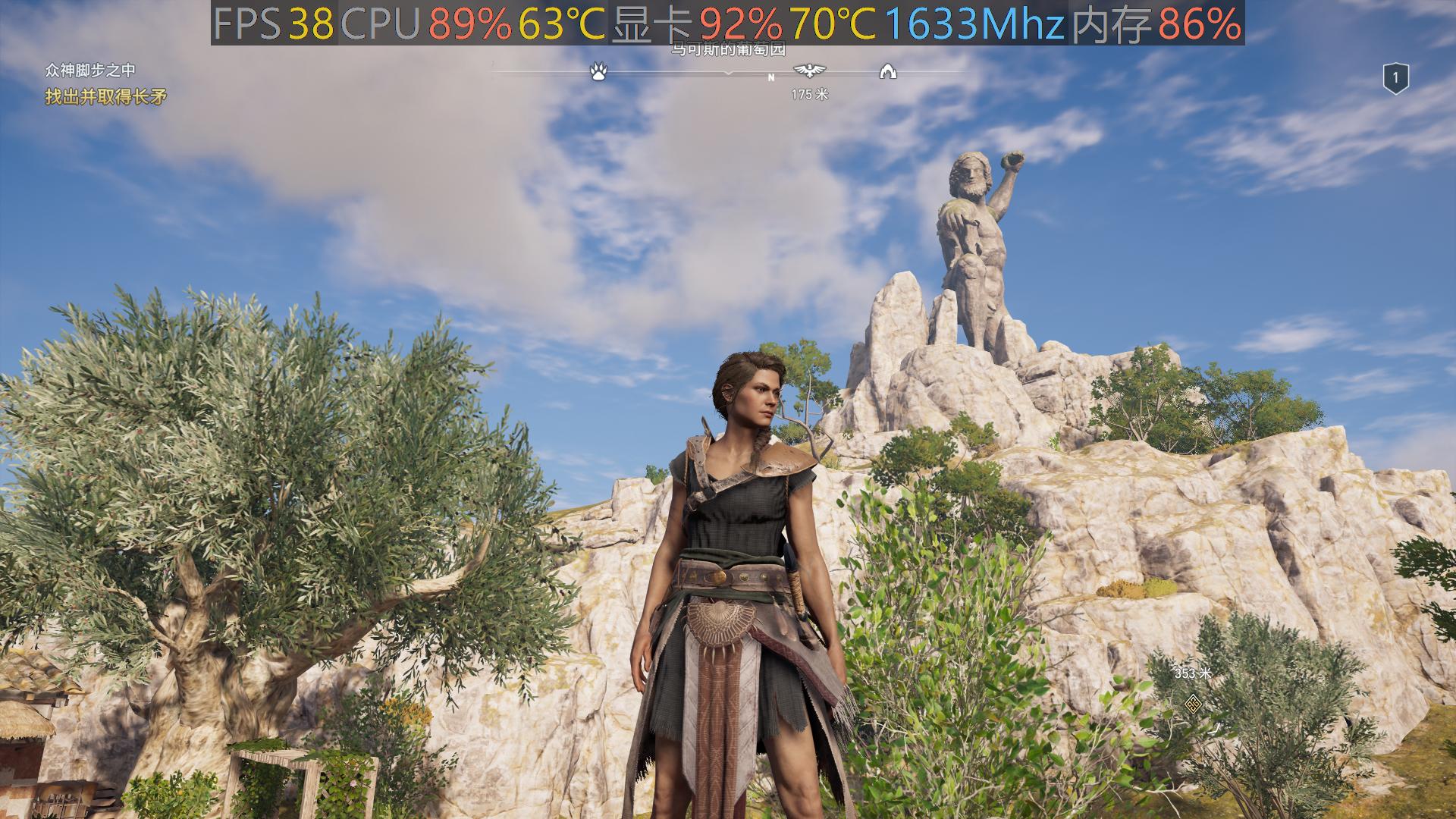Screen dimensions: 1456x819
Task: Open the level 1 shield badge
Action: [1395, 78]
